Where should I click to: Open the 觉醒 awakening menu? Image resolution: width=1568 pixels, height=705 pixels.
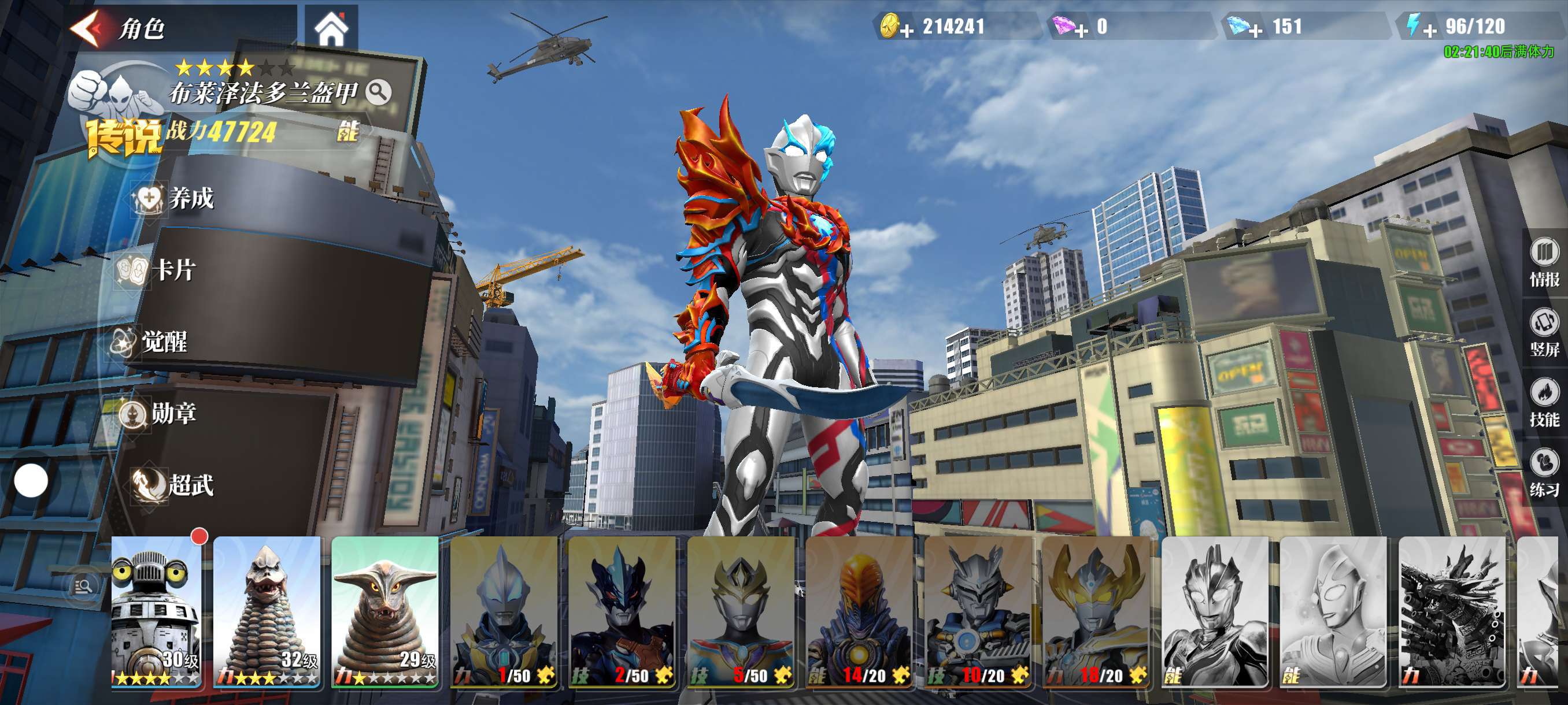[151, 342]
